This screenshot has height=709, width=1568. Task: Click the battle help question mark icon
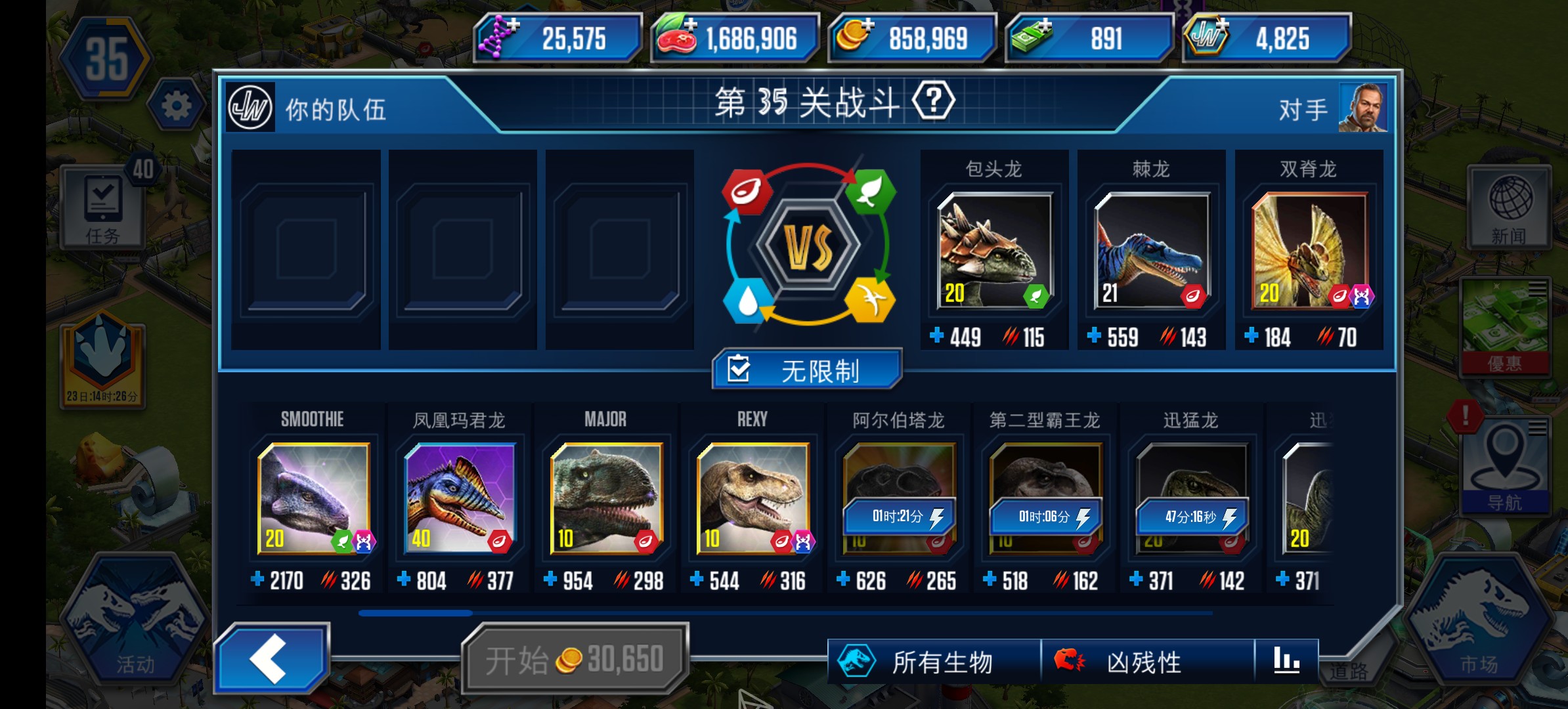tap(932, 100)
